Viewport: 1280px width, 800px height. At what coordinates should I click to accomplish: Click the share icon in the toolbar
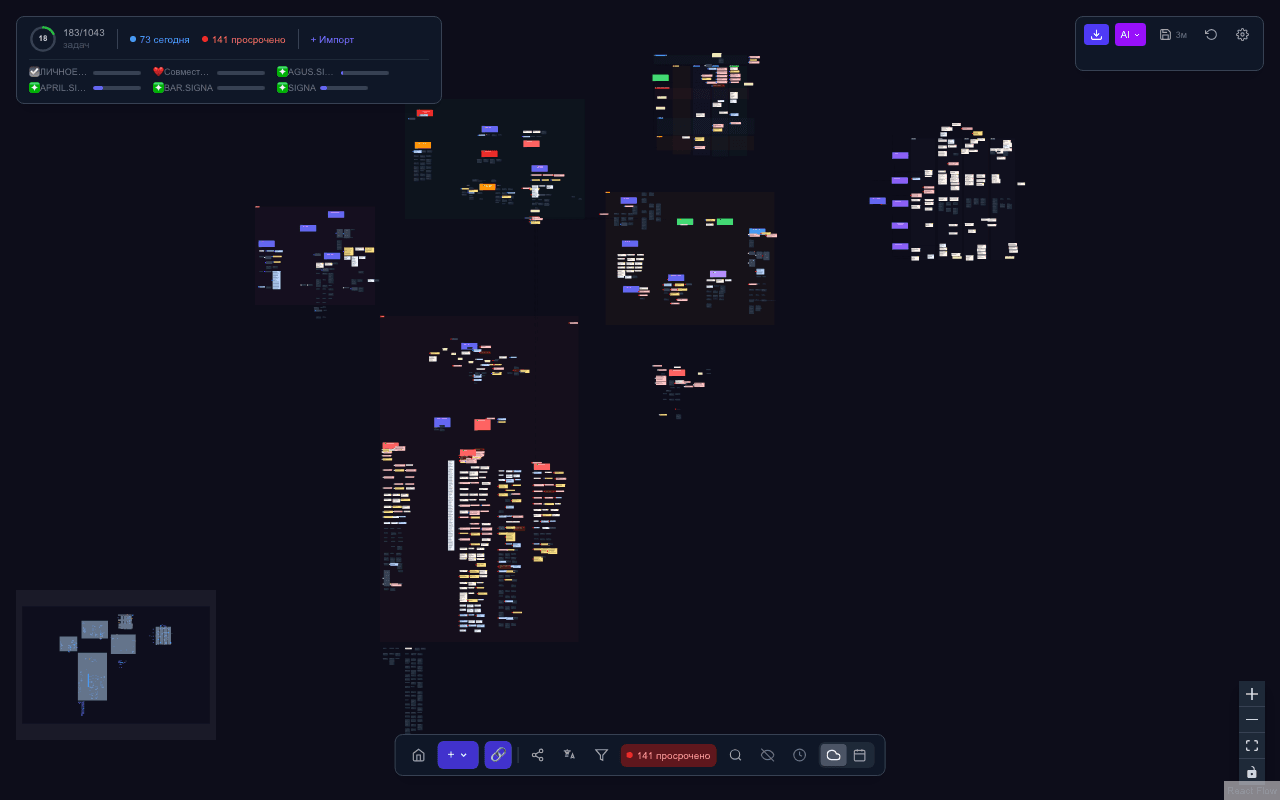537,755
